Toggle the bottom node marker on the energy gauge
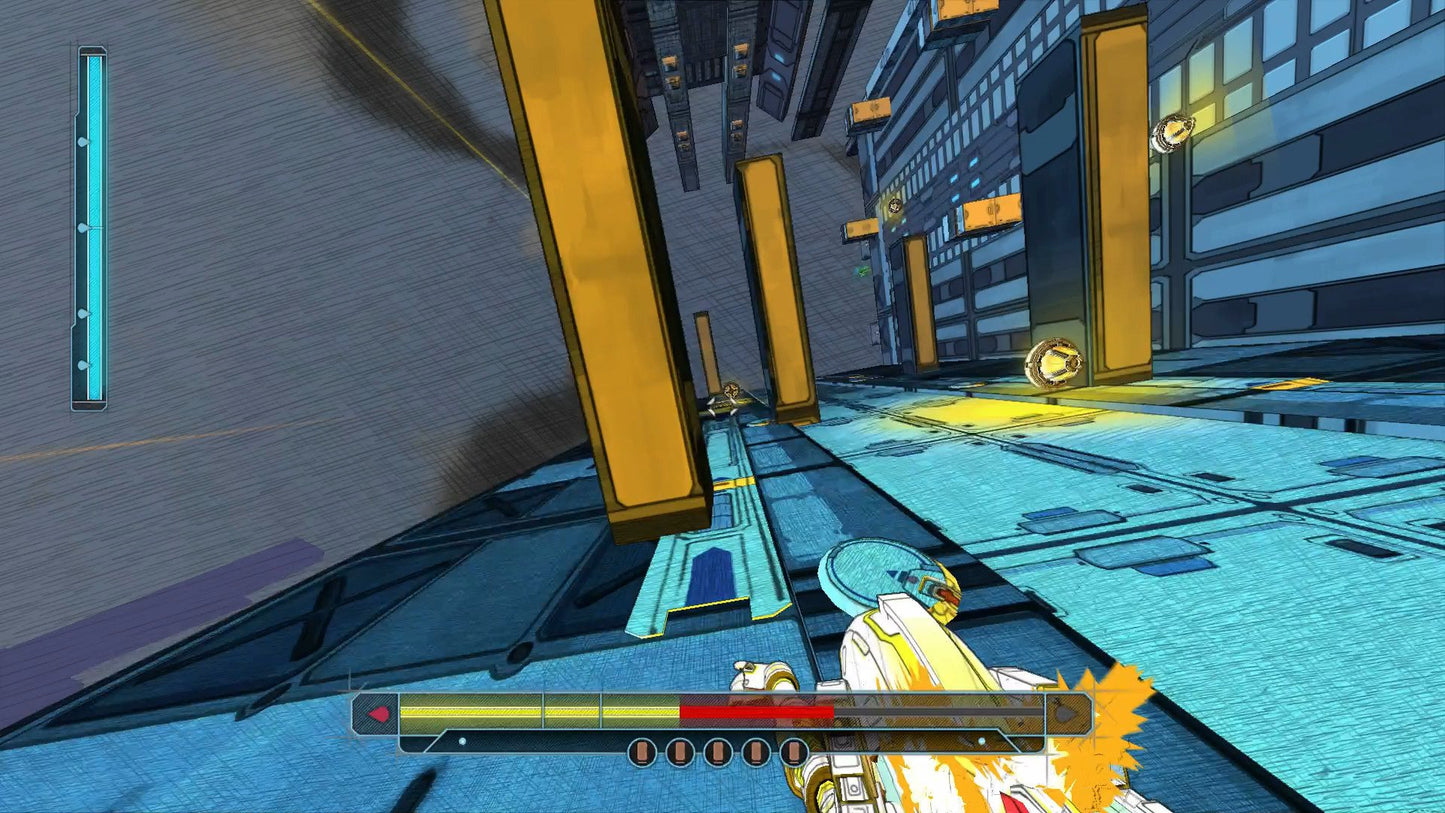Screen dimensions: 1445x813 click(x=81, y=362)
